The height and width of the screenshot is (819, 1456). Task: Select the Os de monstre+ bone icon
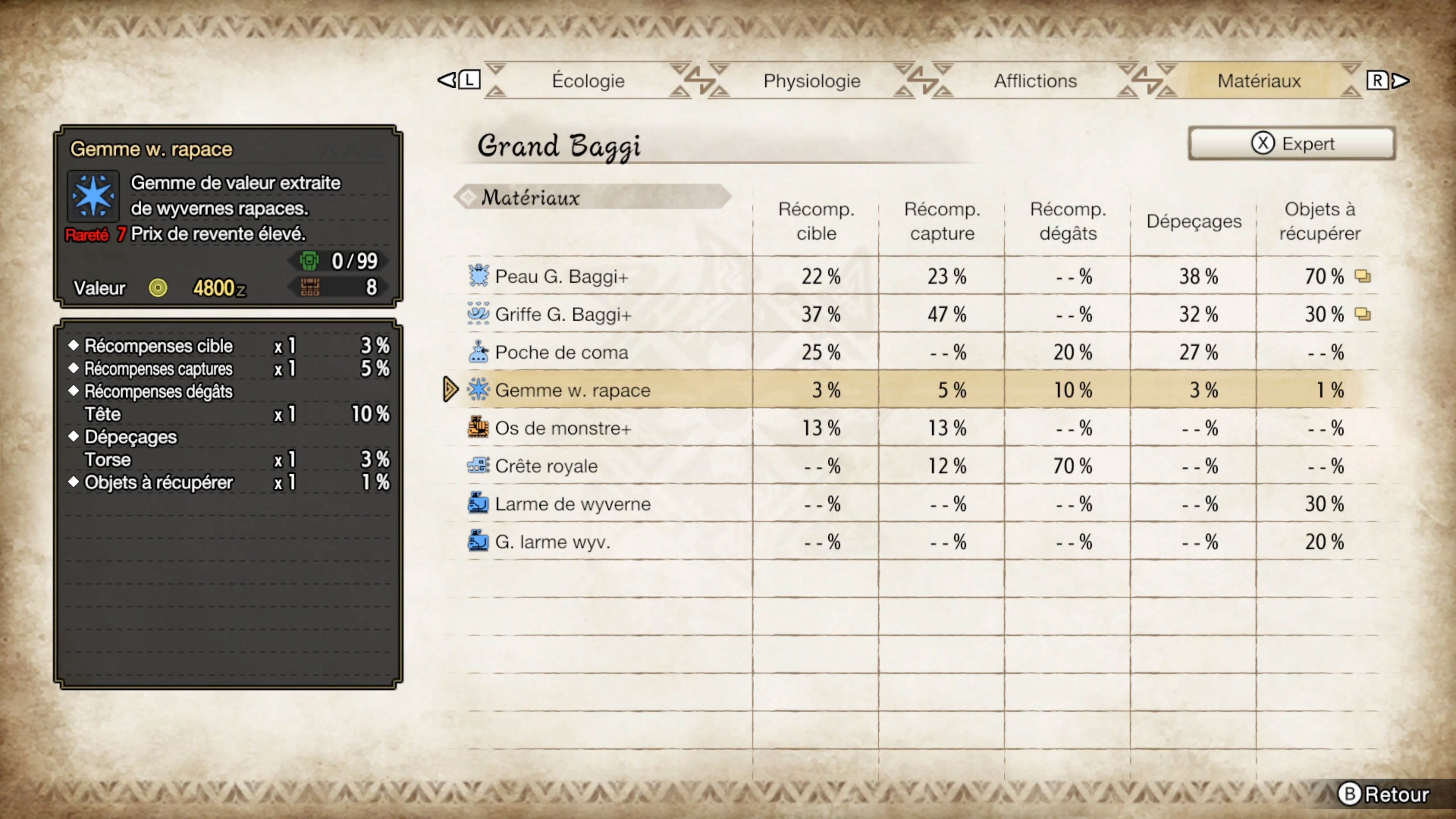(x=478, y=428)
